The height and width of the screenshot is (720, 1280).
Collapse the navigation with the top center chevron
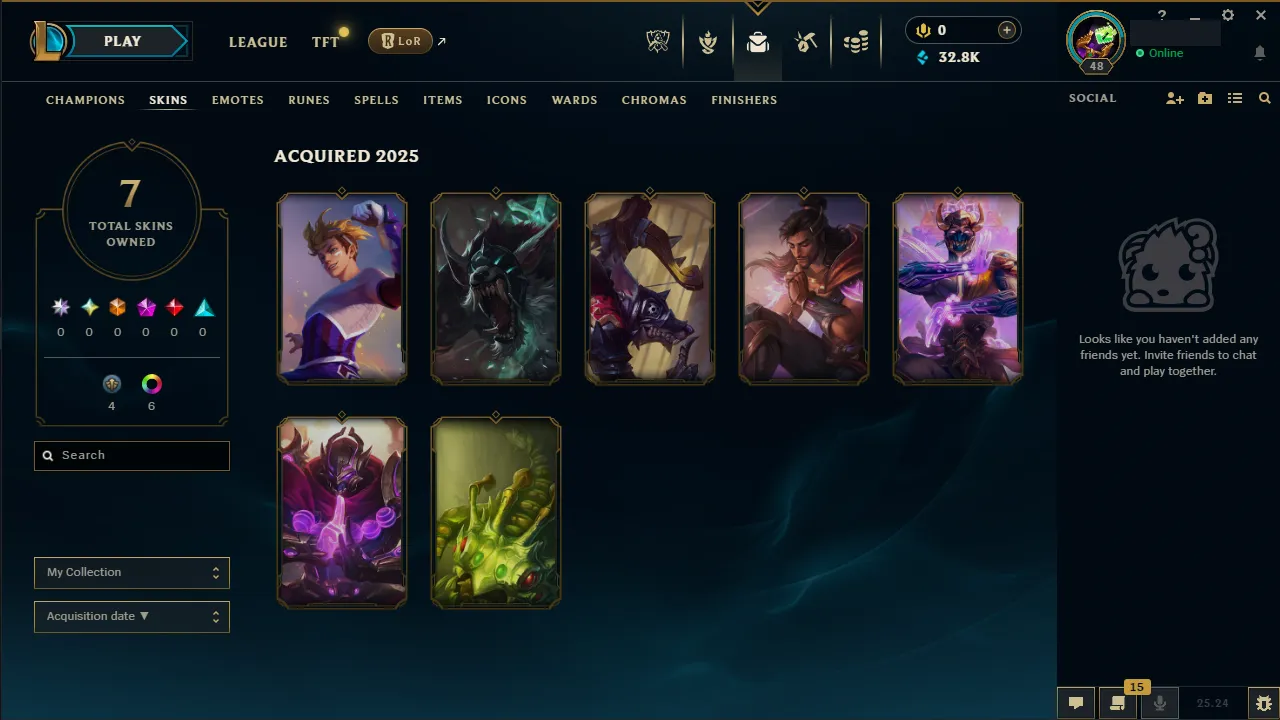click(757, 6)
